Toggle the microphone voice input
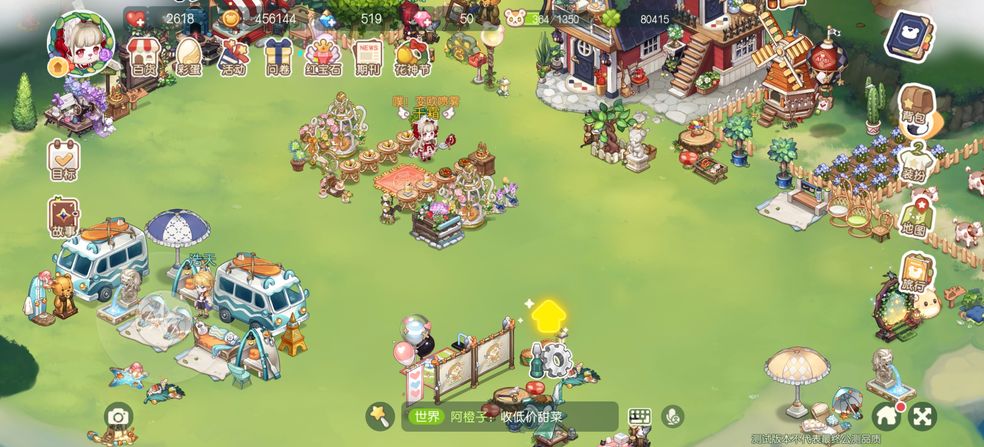The image size is (984, 447). 671,417
